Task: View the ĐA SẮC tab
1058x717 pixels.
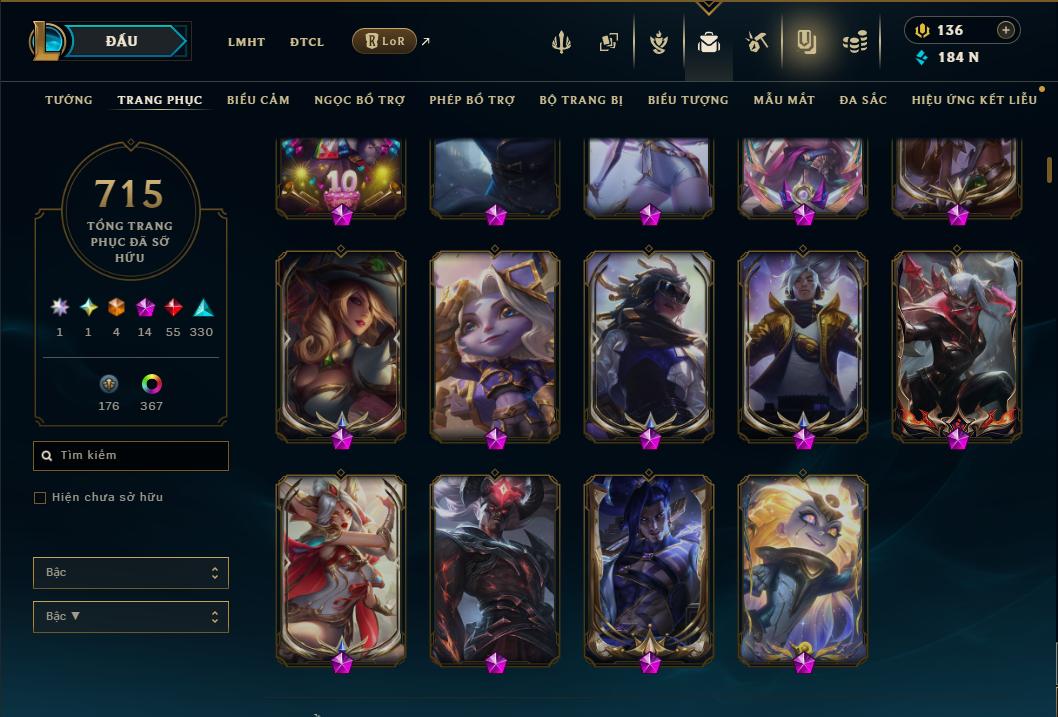Action: pos(863,100)
